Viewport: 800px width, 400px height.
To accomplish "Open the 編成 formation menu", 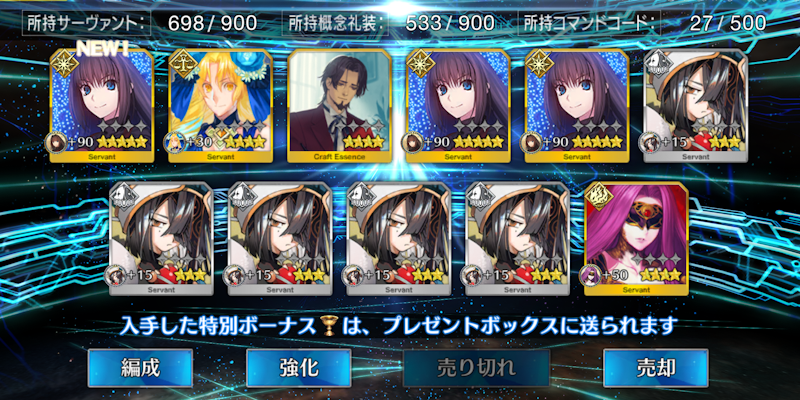I will 138,367.
